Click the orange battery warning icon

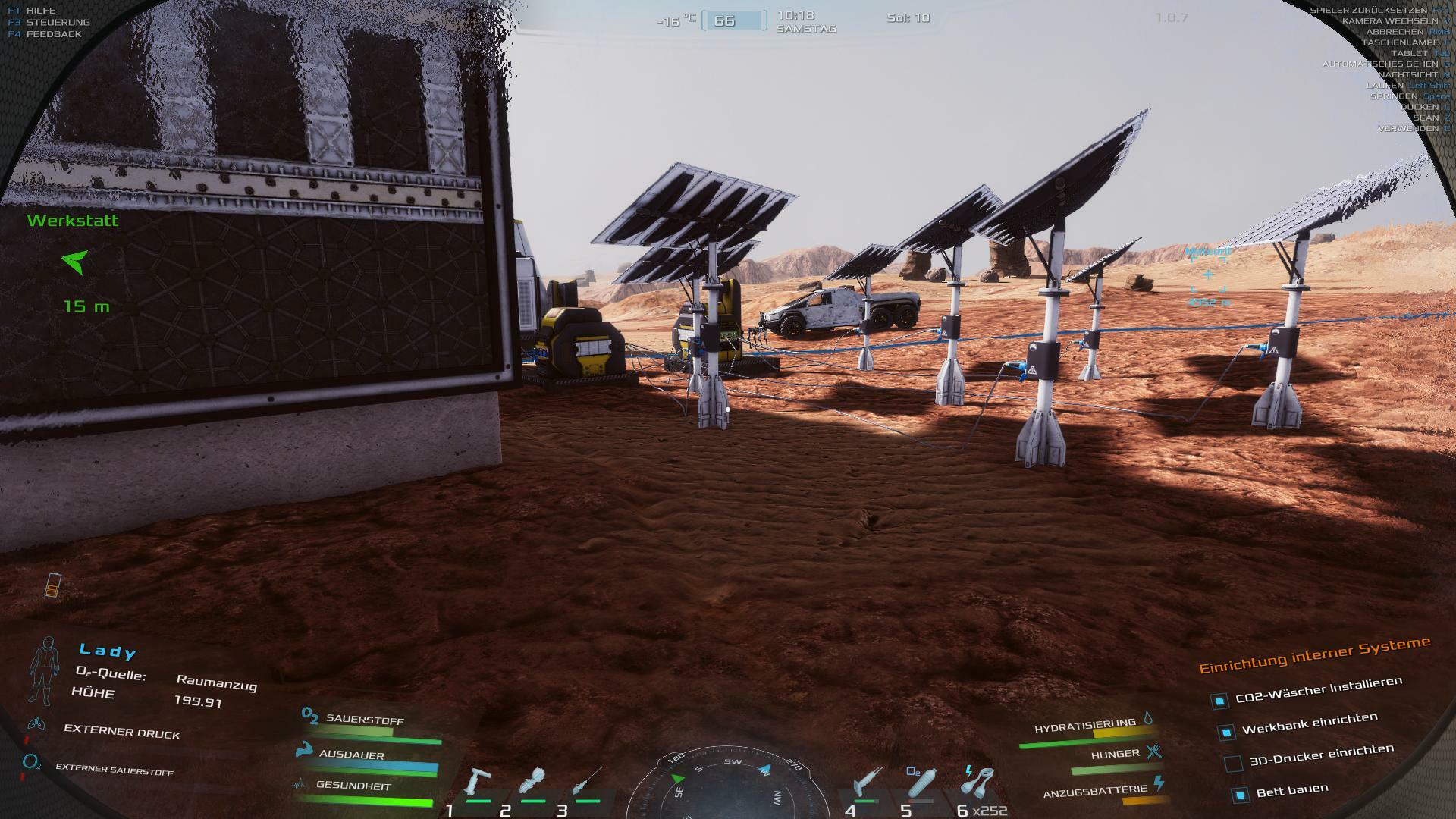tap(52, 584)
